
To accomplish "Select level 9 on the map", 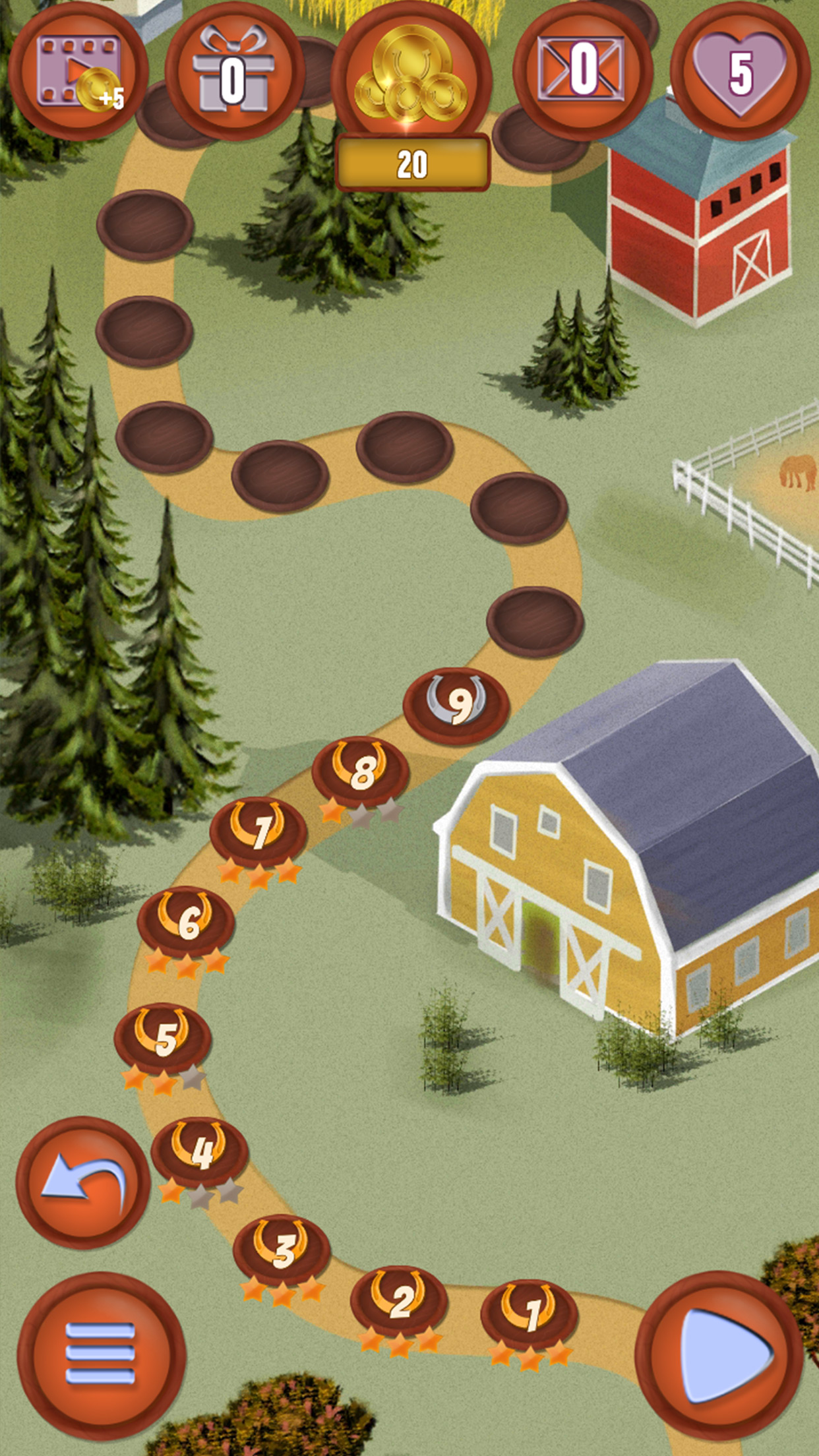I will tap(456, 704).
